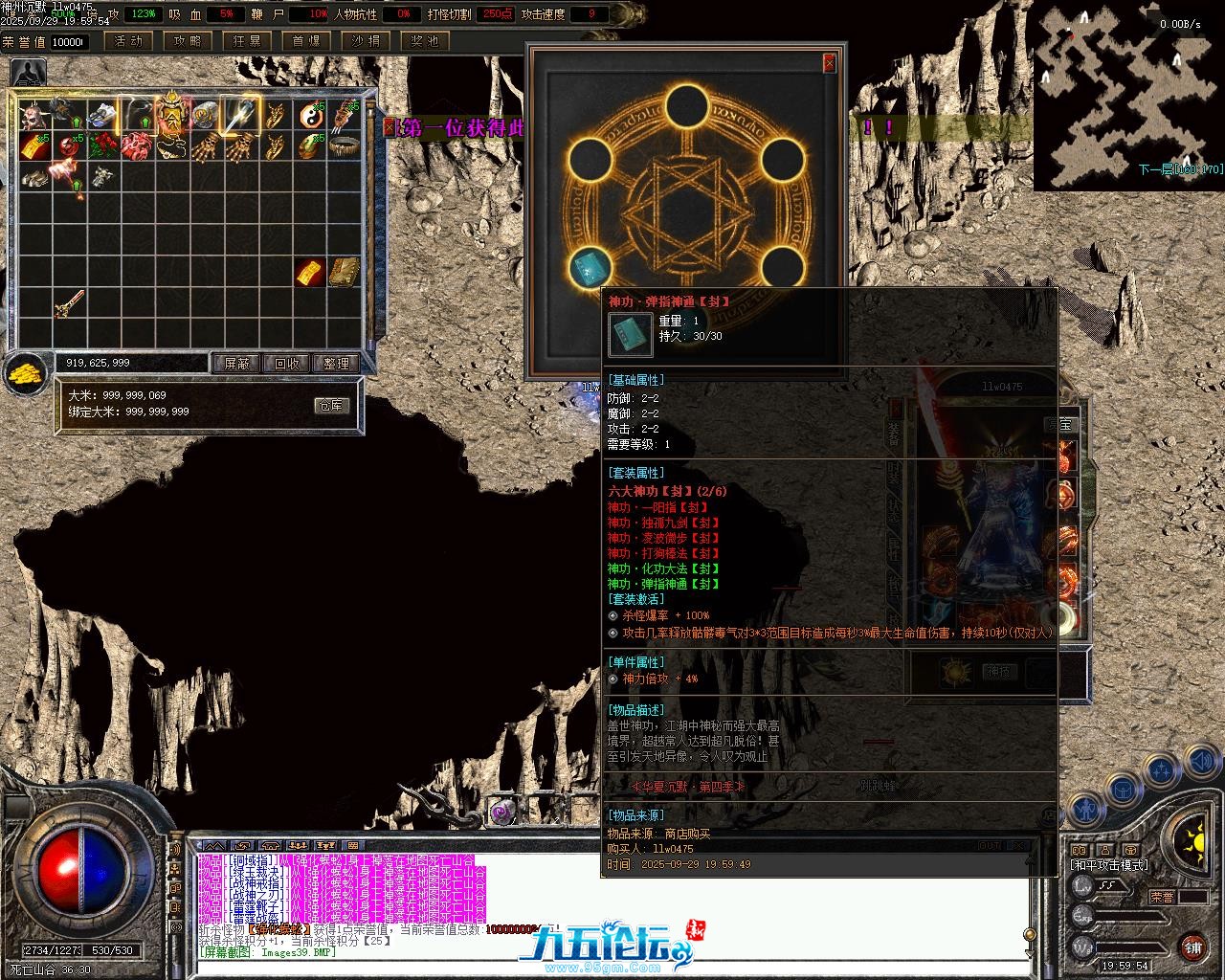The image size is (1225, 980).
Task: Click the 屏蔽 block button in bag
Action: click(236, 364)
